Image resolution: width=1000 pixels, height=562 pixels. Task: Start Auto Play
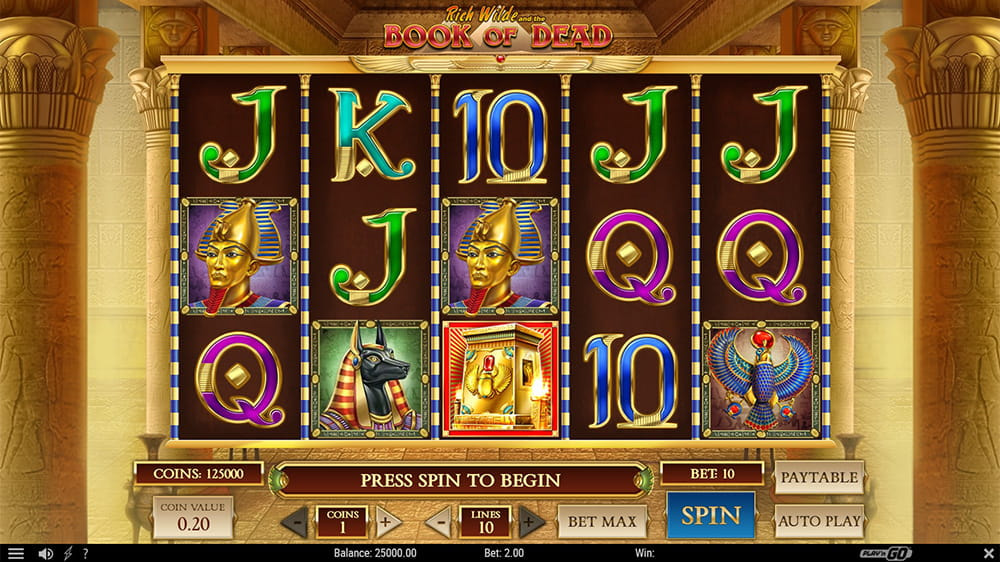click(818, 521)
